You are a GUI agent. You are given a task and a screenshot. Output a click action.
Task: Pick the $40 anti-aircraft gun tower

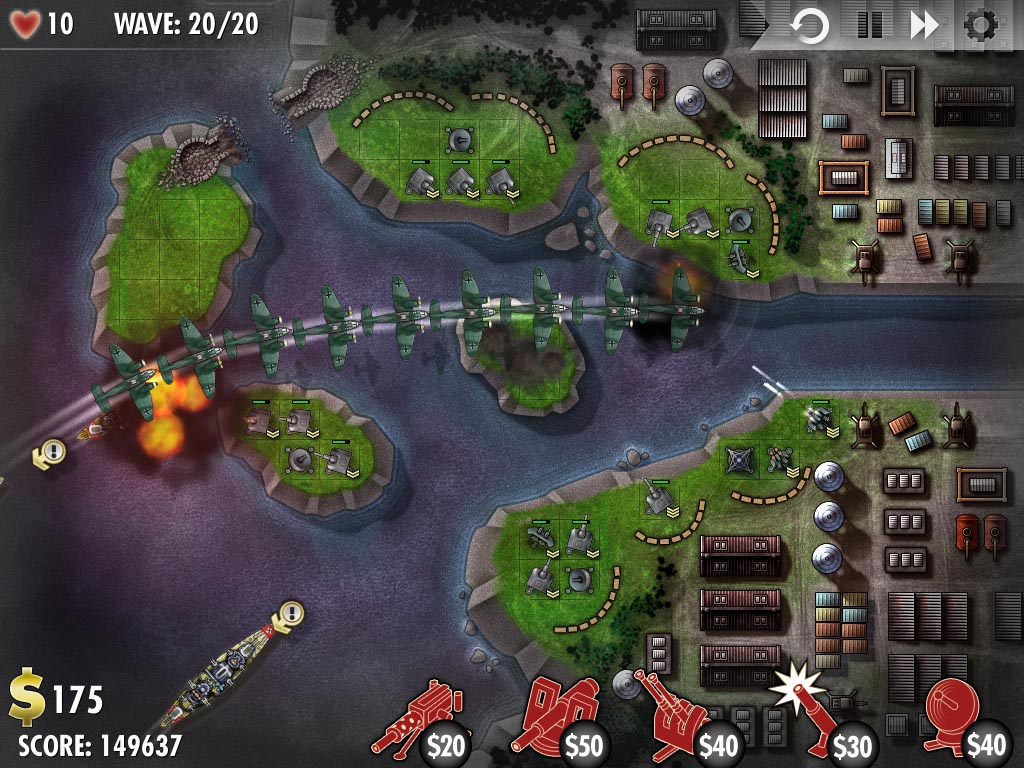tap(688, 719)
